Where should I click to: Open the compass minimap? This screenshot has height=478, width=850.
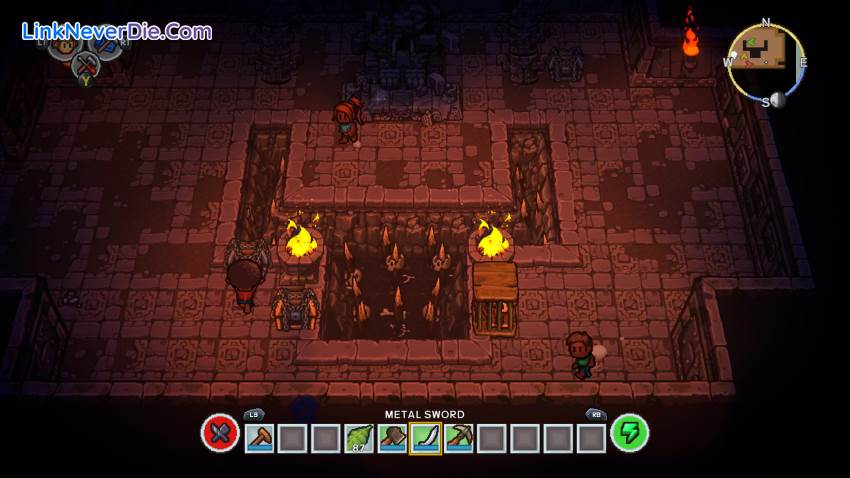point(765,62)
